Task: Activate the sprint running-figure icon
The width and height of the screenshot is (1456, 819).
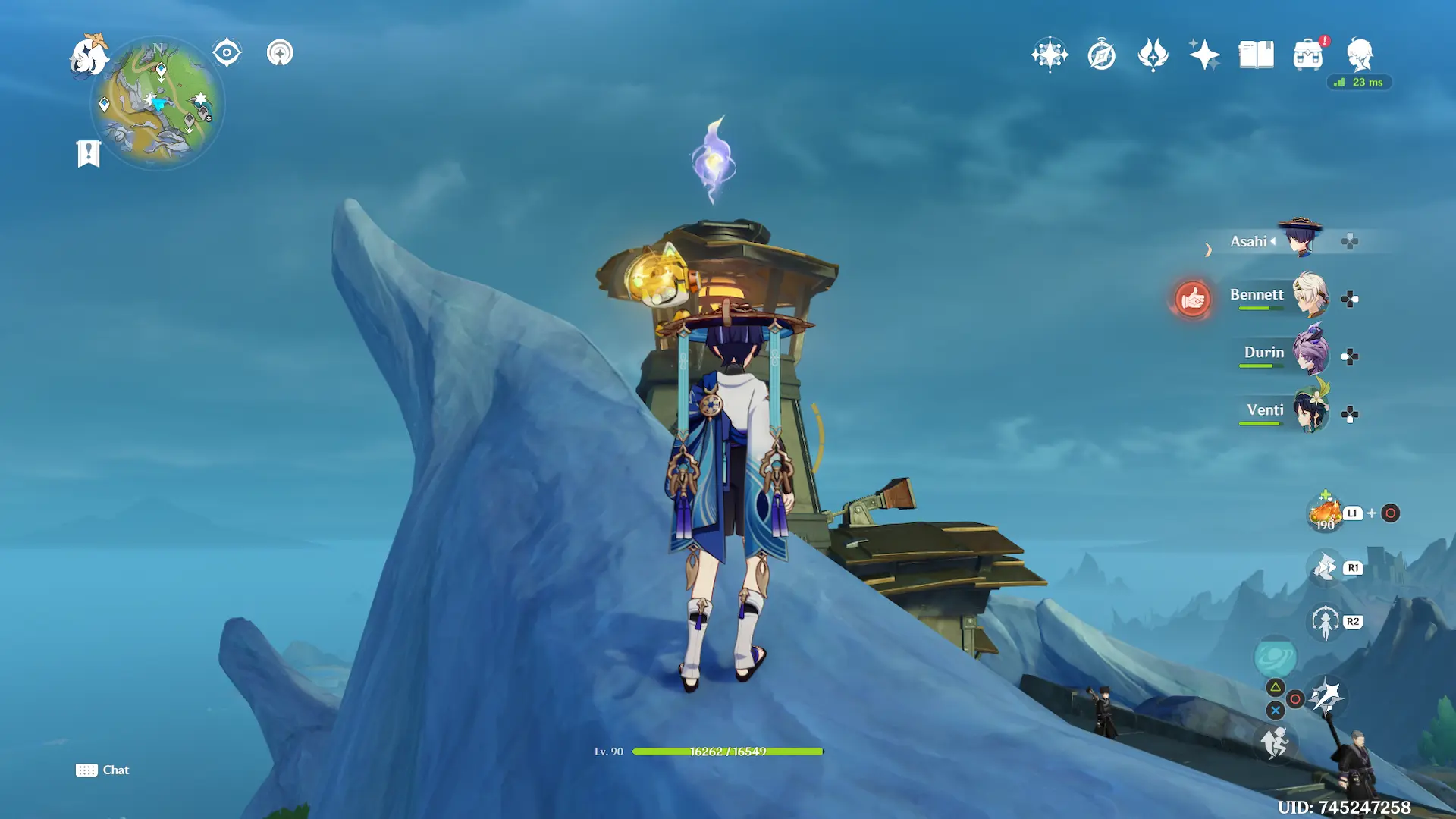Action: tap(1275, 742)
